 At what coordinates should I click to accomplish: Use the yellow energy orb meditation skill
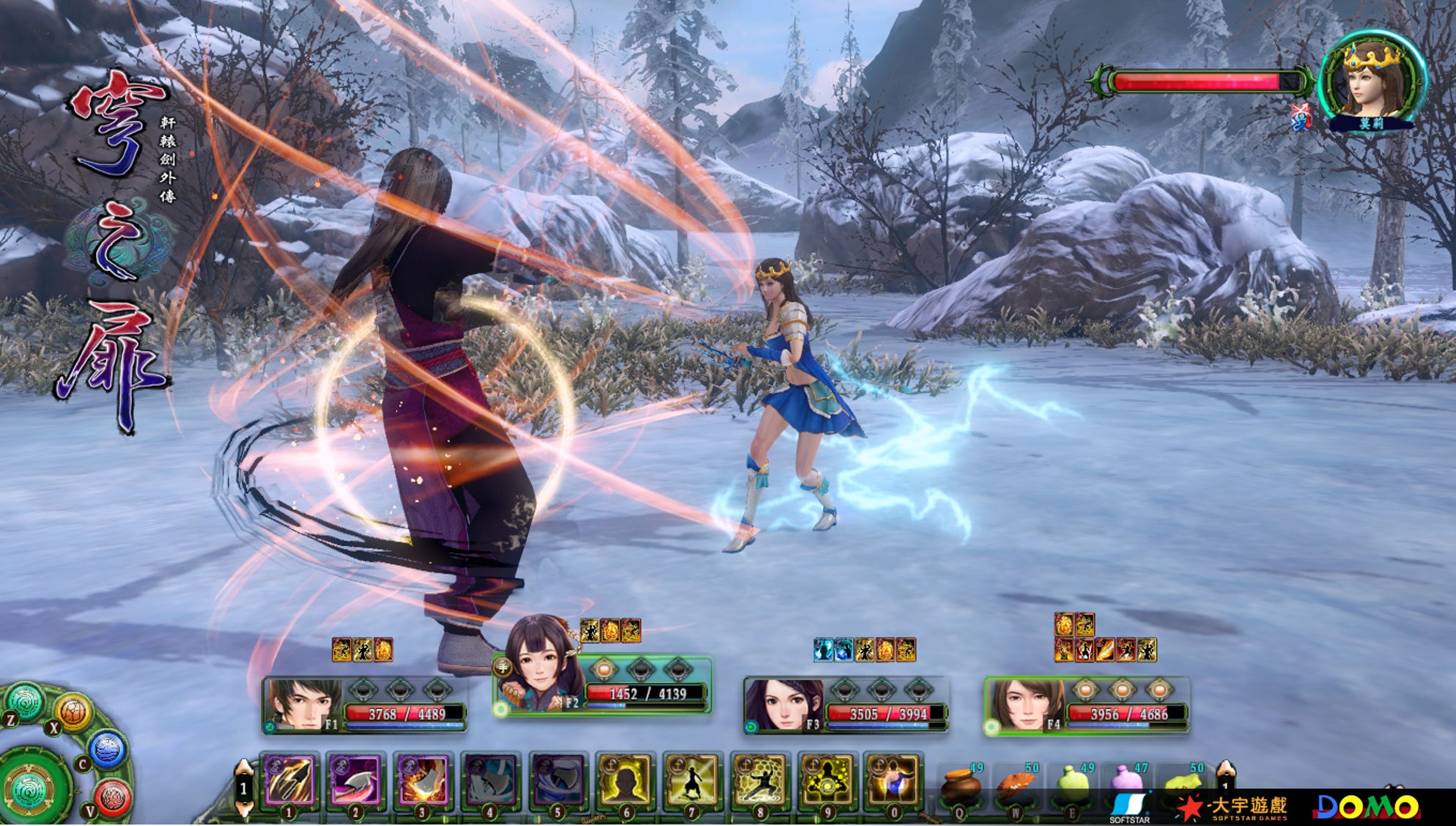pyautogui.click(x=827, y=780)
